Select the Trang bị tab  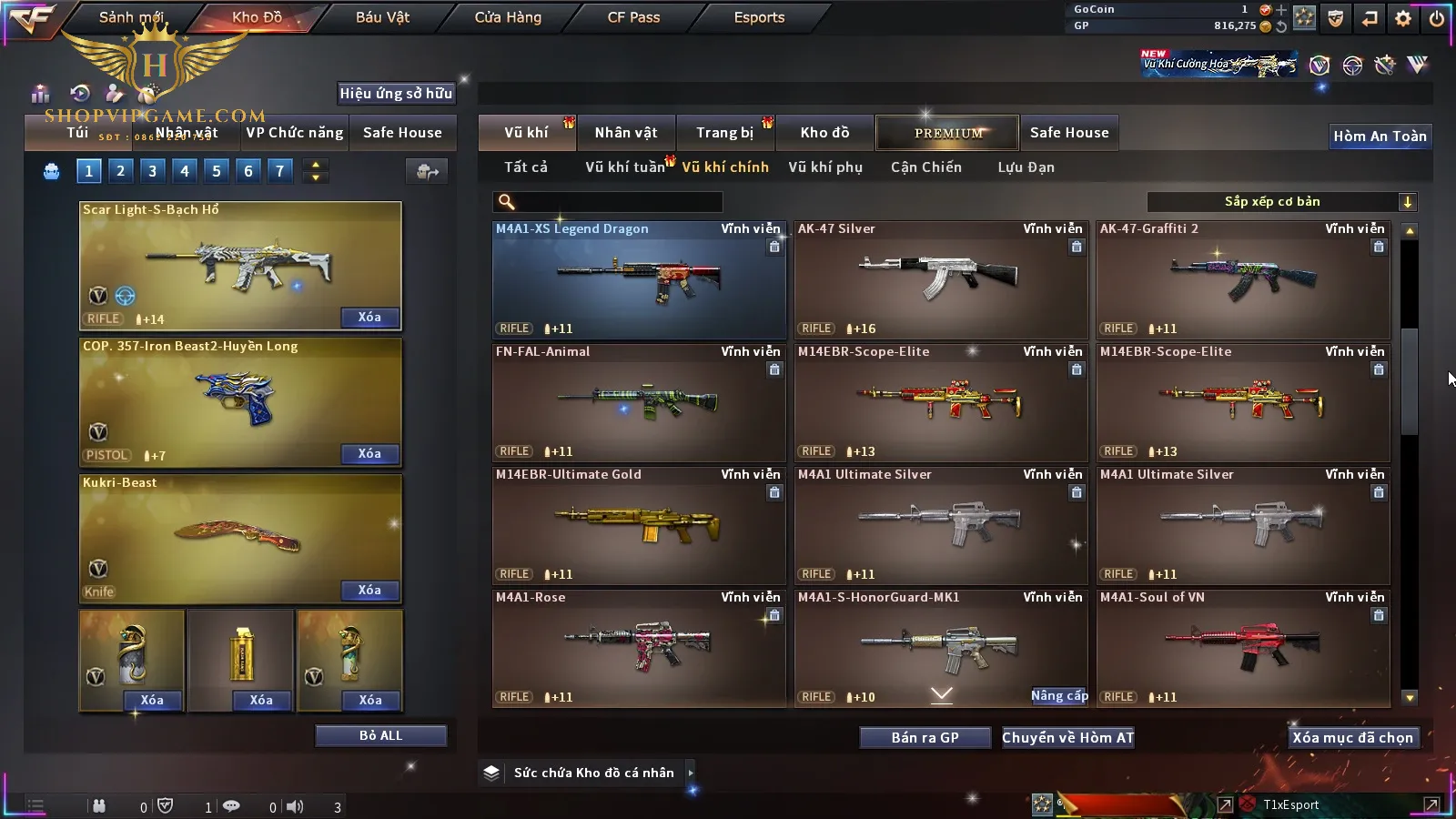(725, 133)
